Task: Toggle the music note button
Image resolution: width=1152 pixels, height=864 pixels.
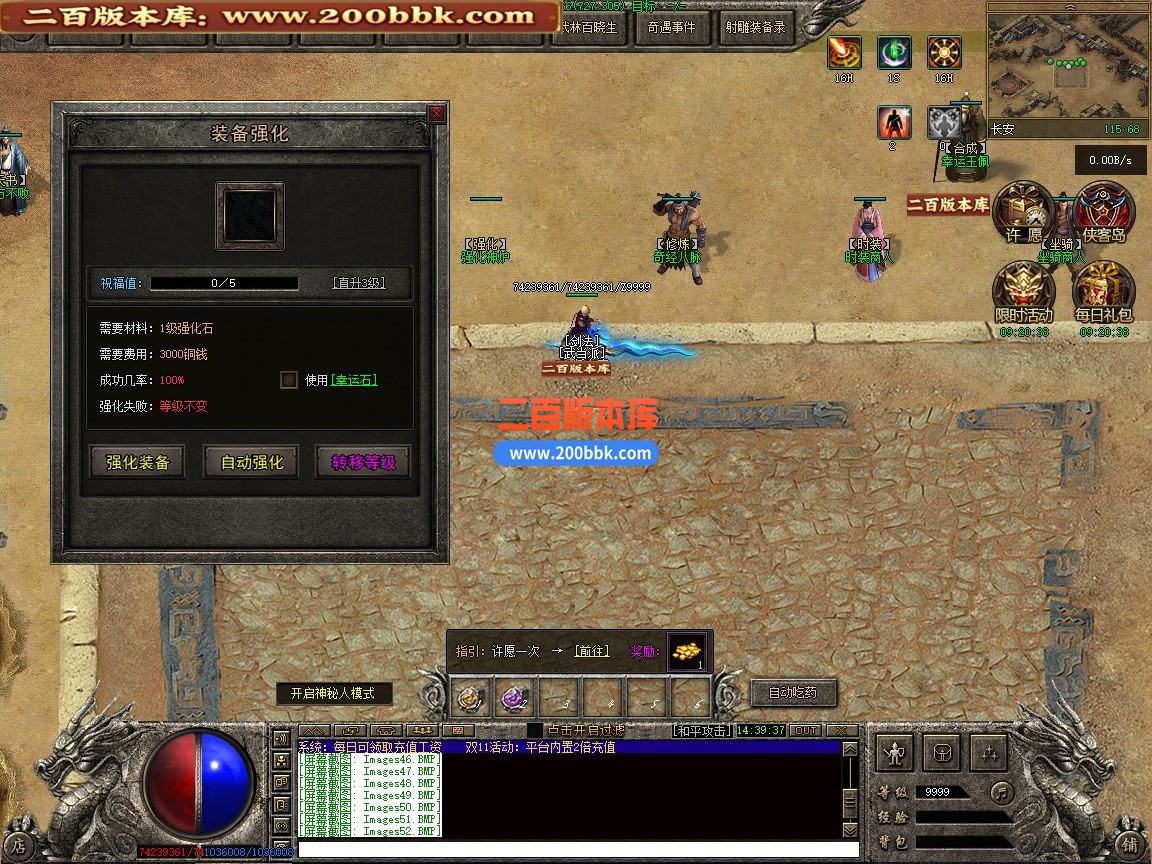Action: [1001, 792]
